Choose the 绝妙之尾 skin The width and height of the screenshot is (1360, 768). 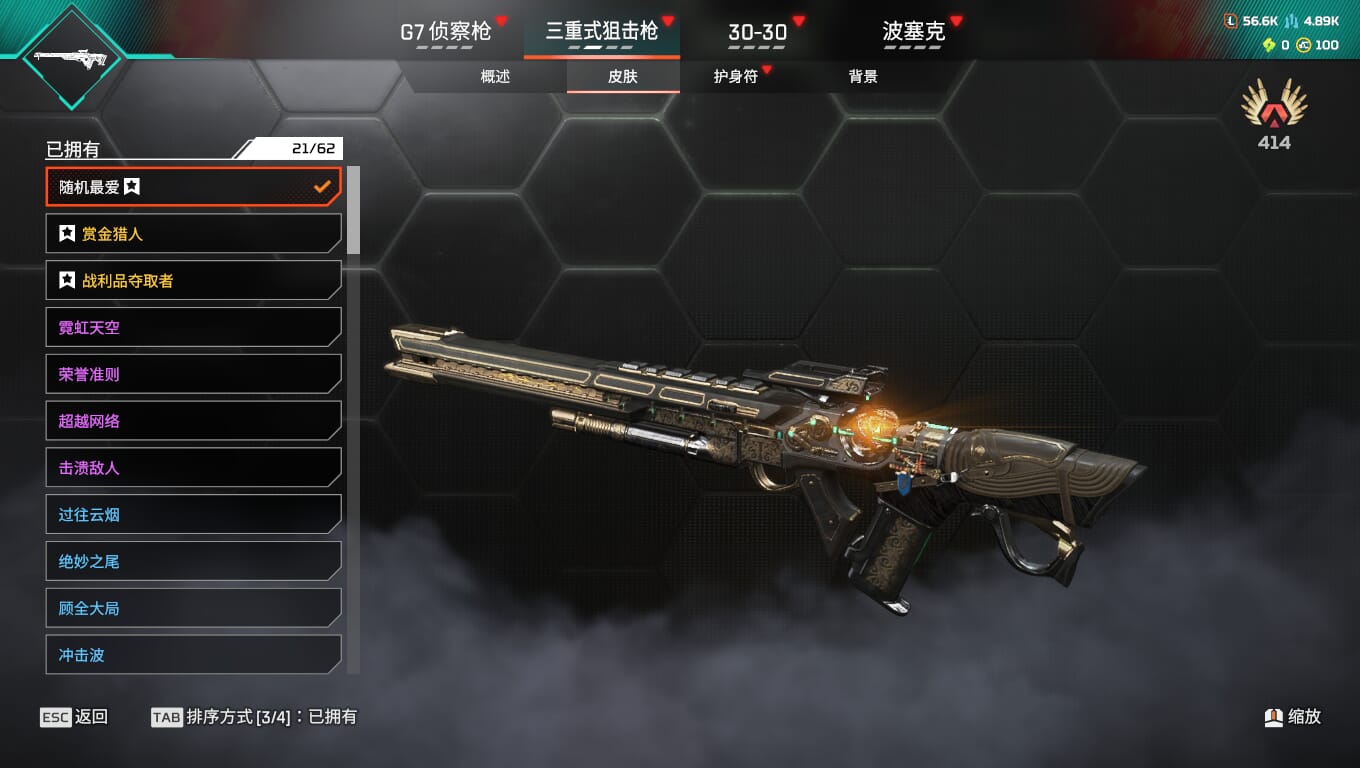coord(193,561)
